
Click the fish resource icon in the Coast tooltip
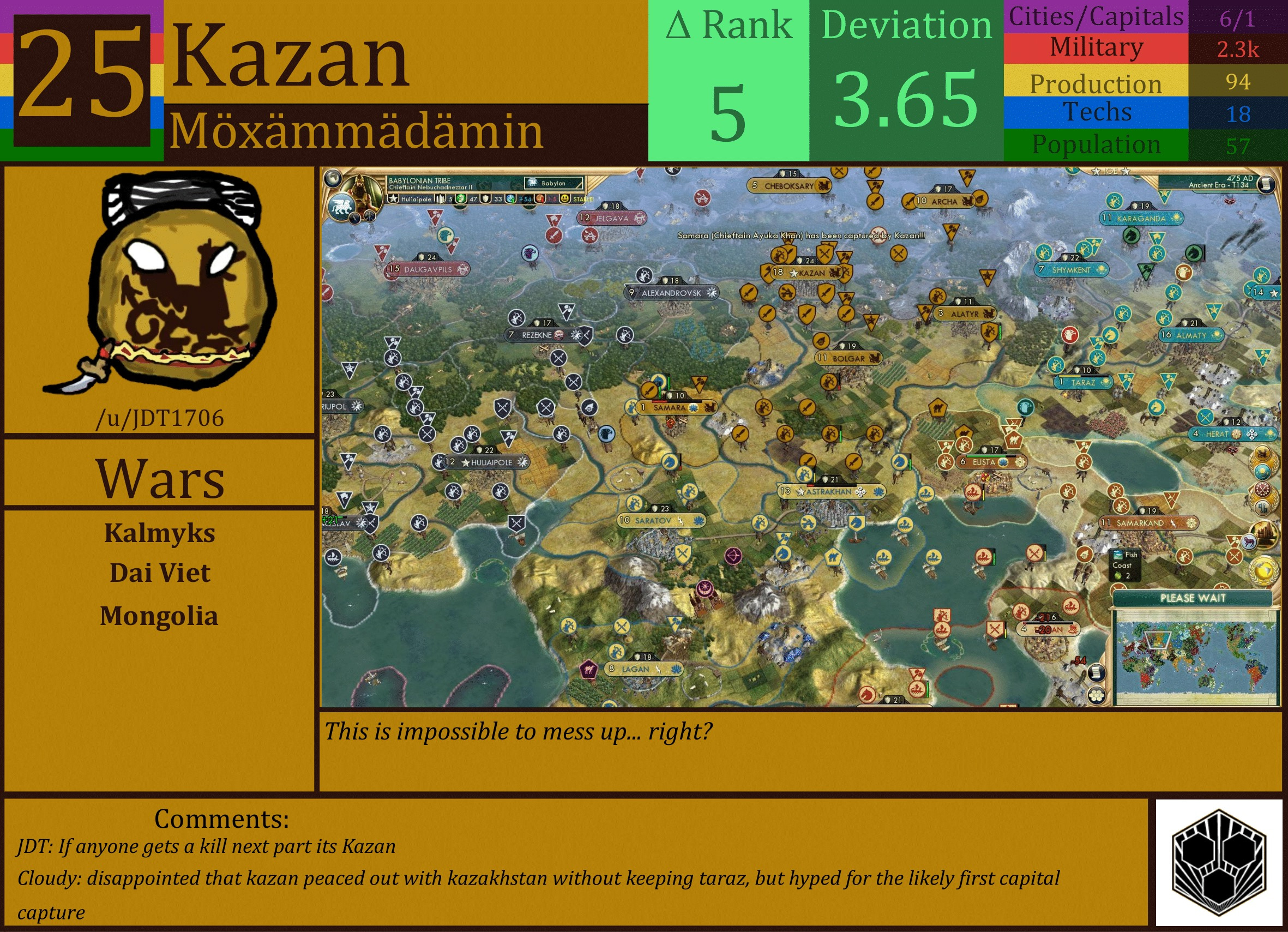point(1118,555)
